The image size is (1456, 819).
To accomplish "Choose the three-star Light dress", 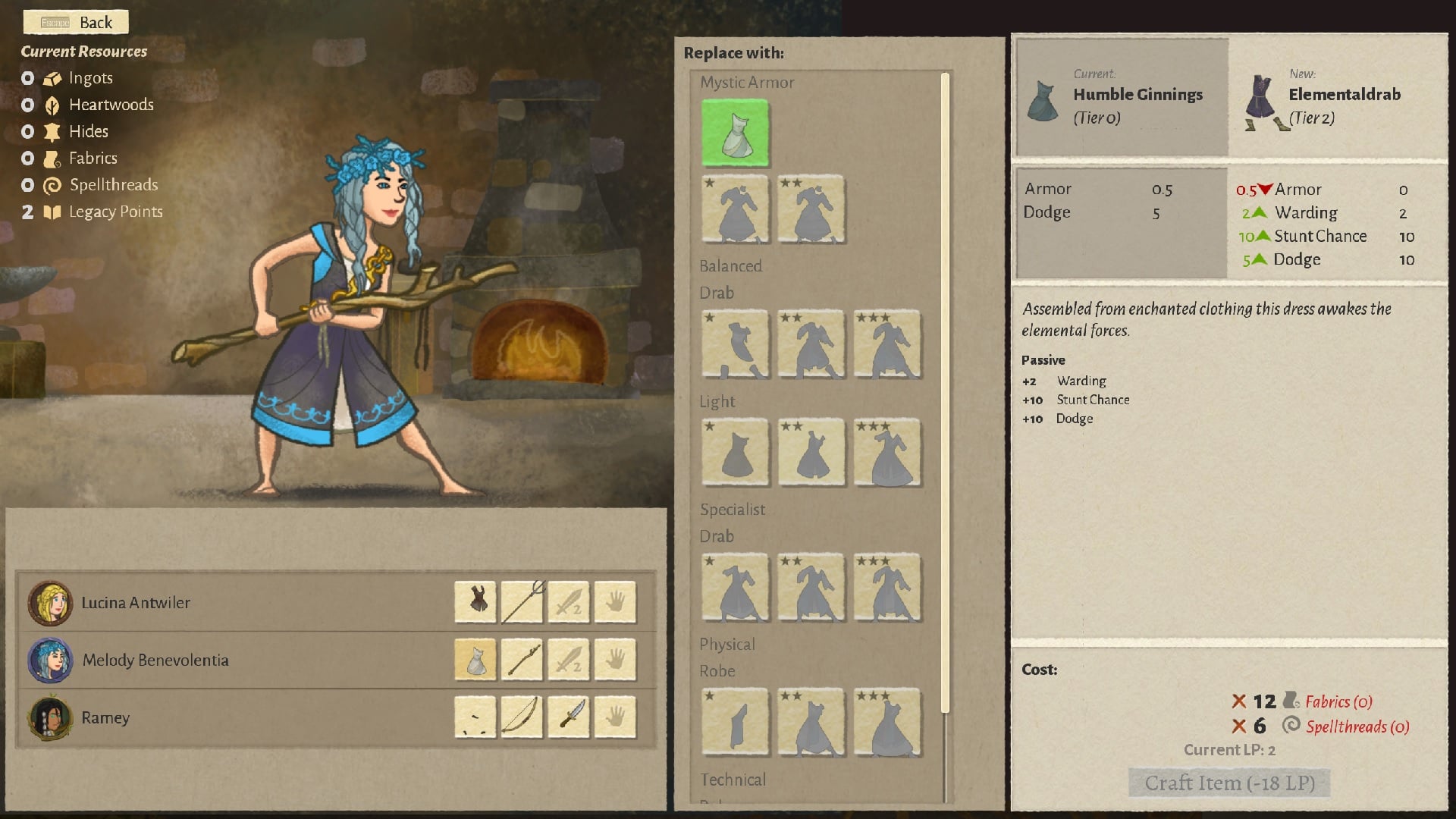I will tap(887, 453).
